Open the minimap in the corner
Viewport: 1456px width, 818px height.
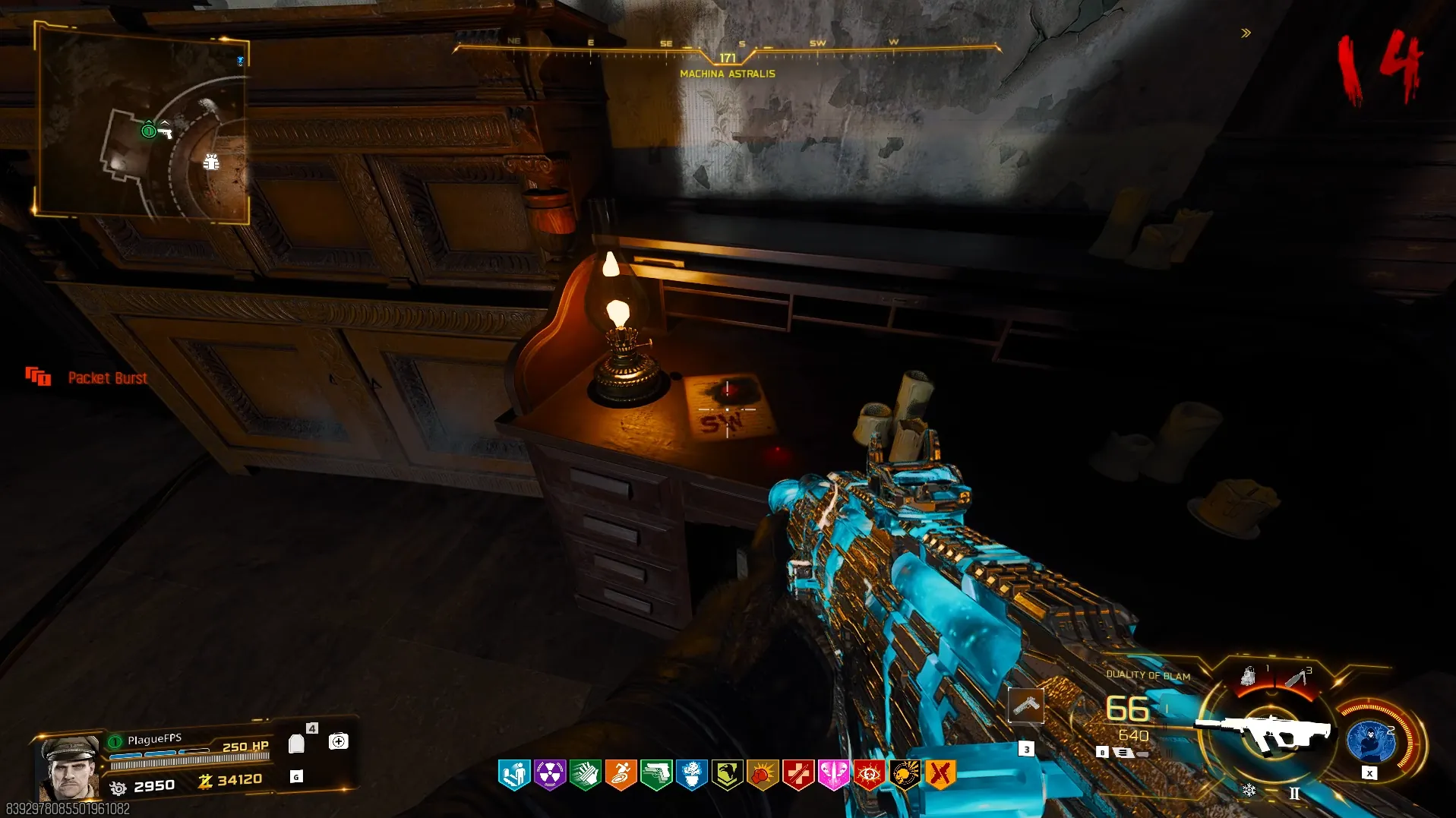click(x=143, y=124)
